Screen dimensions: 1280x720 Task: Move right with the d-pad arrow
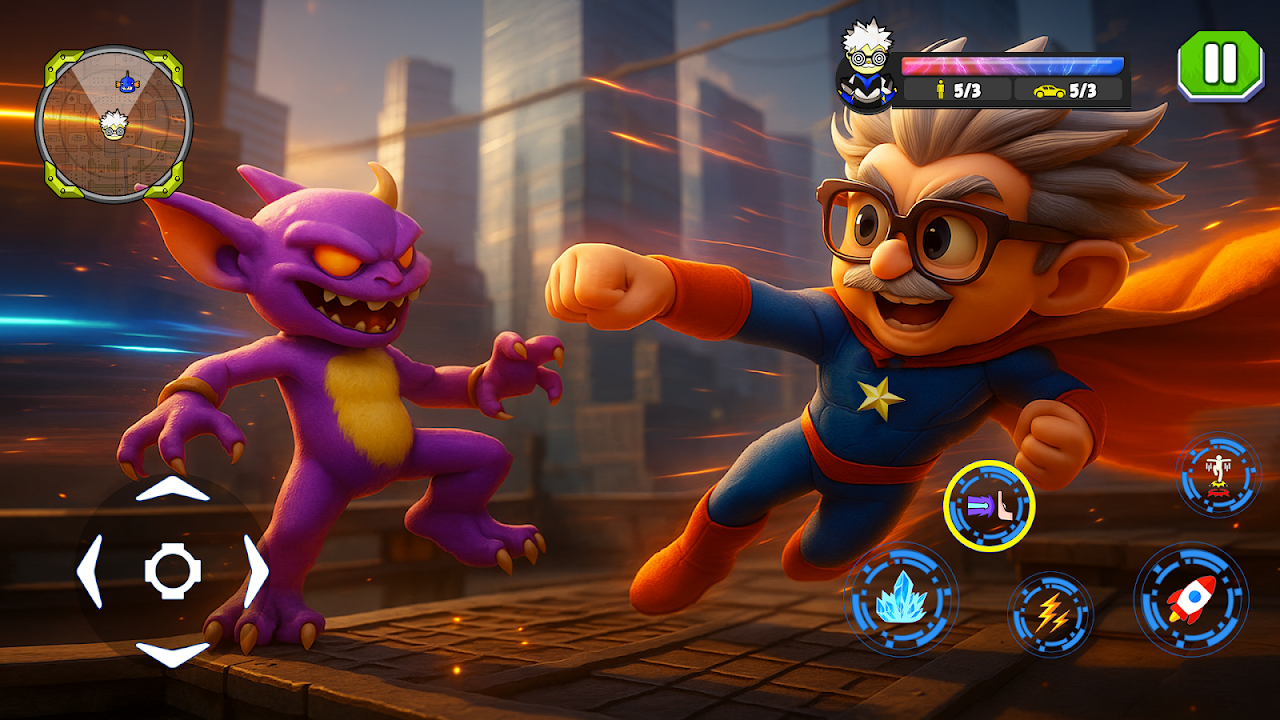tap(256, 571)
